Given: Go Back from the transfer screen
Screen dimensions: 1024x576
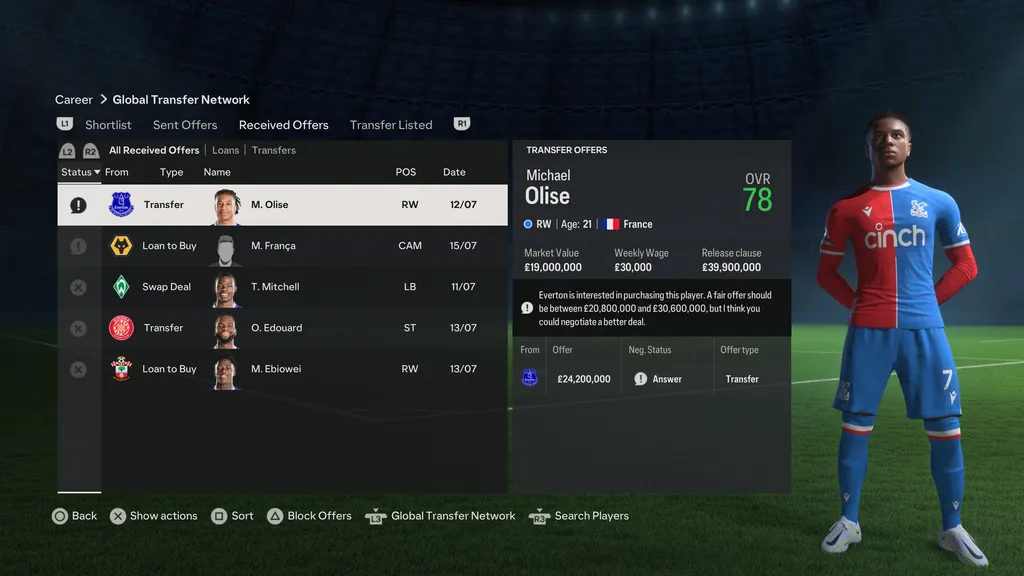Looking at the screenshot, I should click(75, 516).
